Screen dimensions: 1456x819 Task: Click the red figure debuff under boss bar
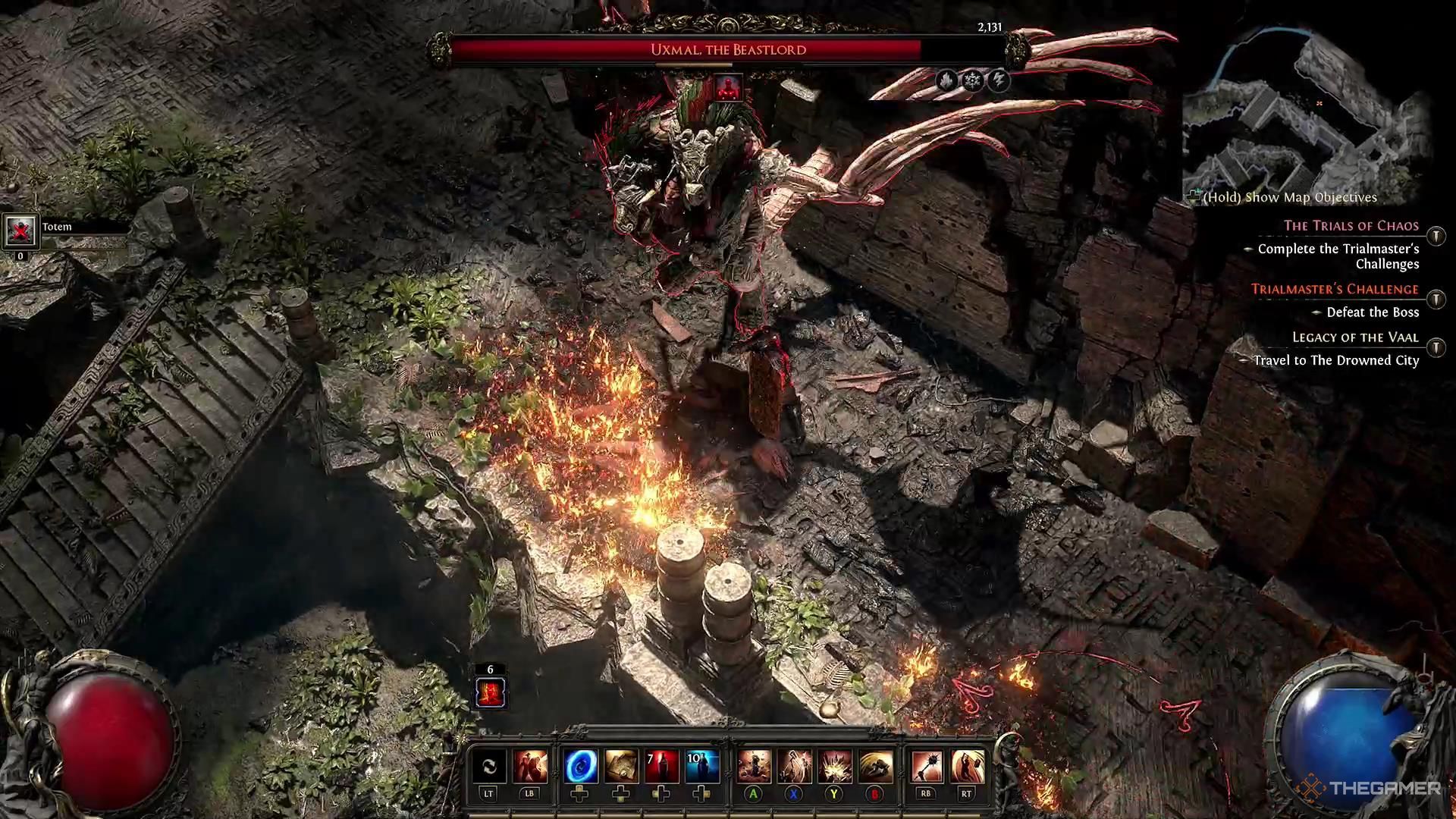(729, 89)
